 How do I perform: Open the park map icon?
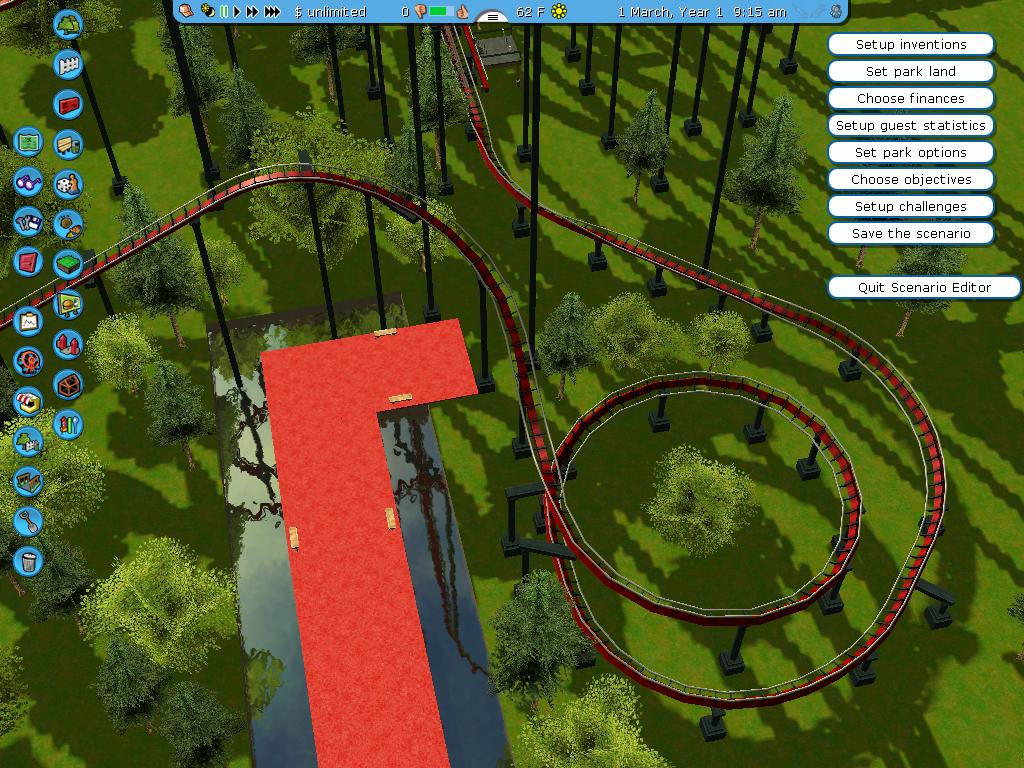tap(28, 143)
